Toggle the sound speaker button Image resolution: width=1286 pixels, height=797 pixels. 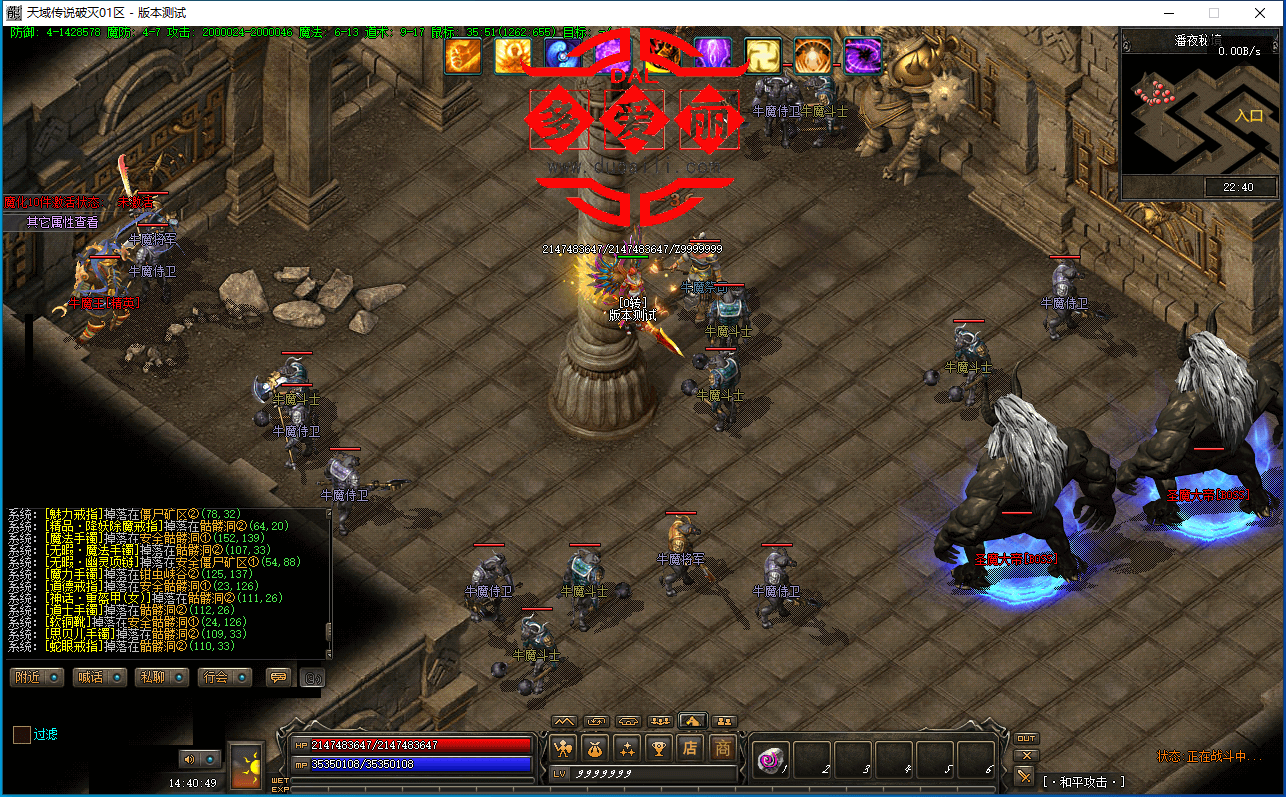188,759
